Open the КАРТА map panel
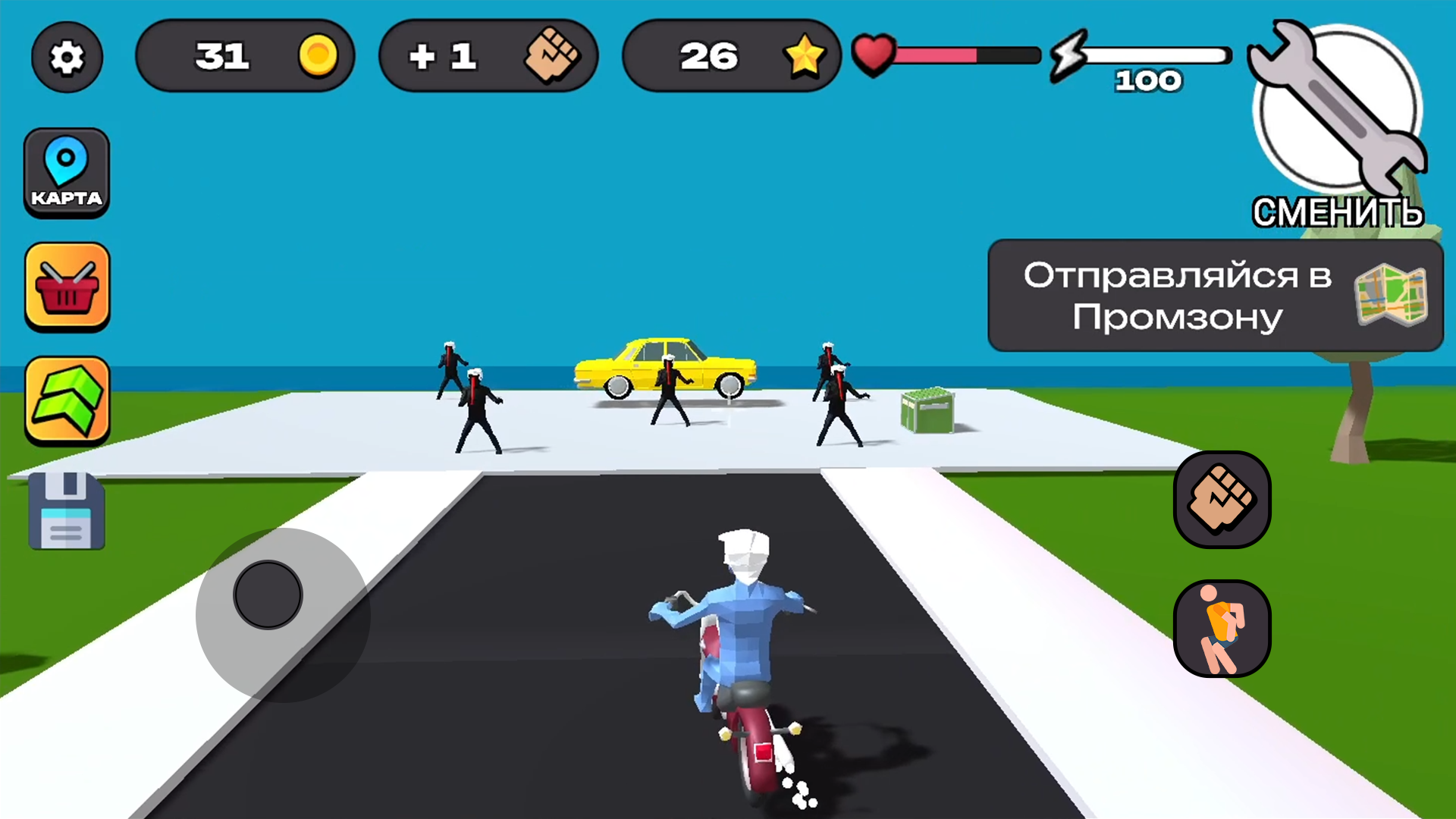 tap(67, 172)
